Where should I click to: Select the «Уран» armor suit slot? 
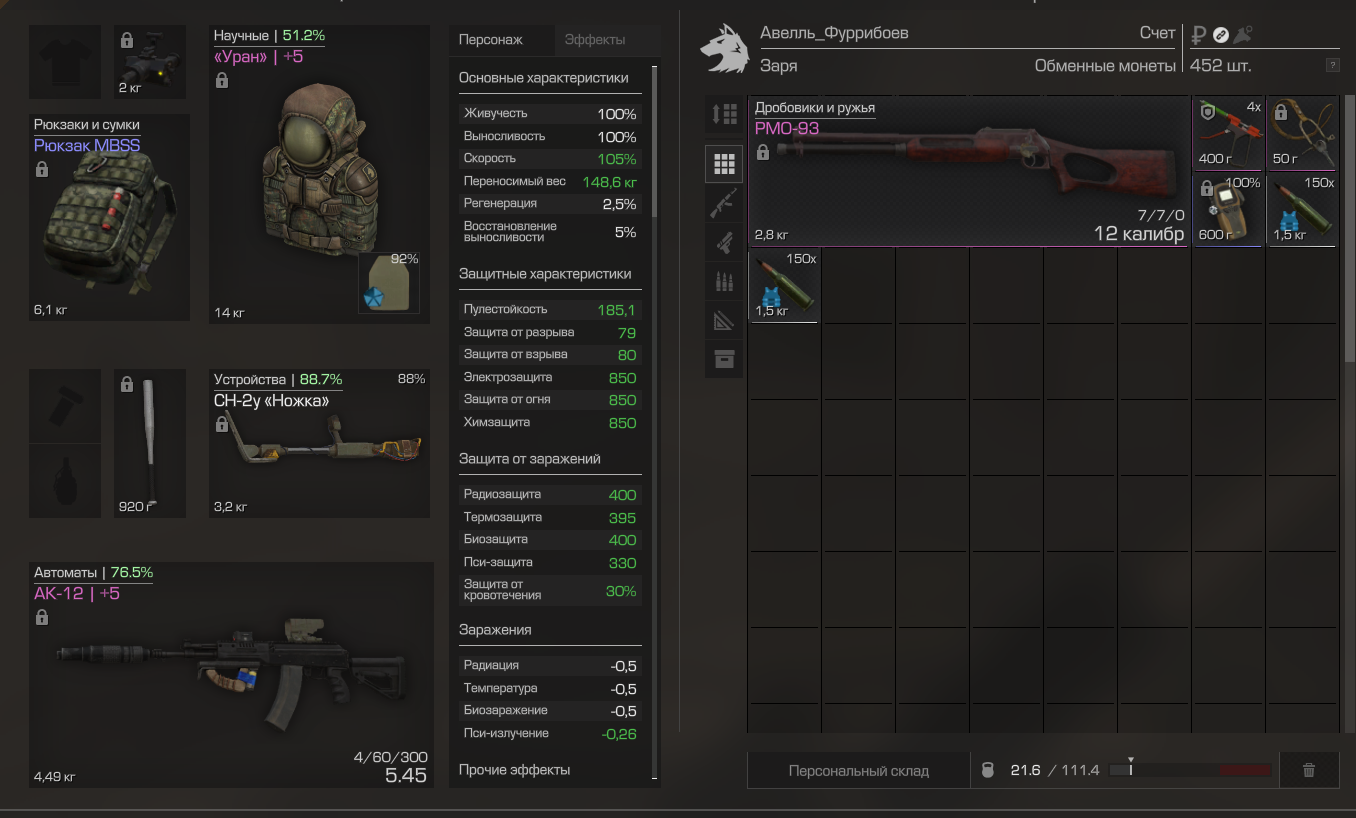pos(319,175)
